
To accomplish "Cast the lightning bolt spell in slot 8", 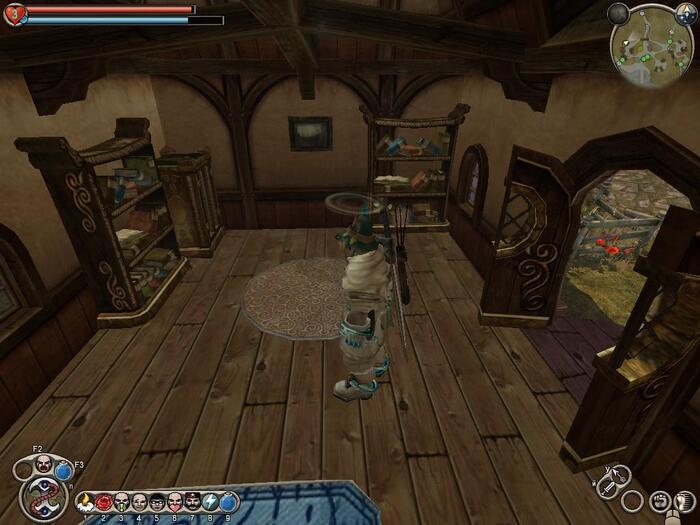I will coord(211,501).
